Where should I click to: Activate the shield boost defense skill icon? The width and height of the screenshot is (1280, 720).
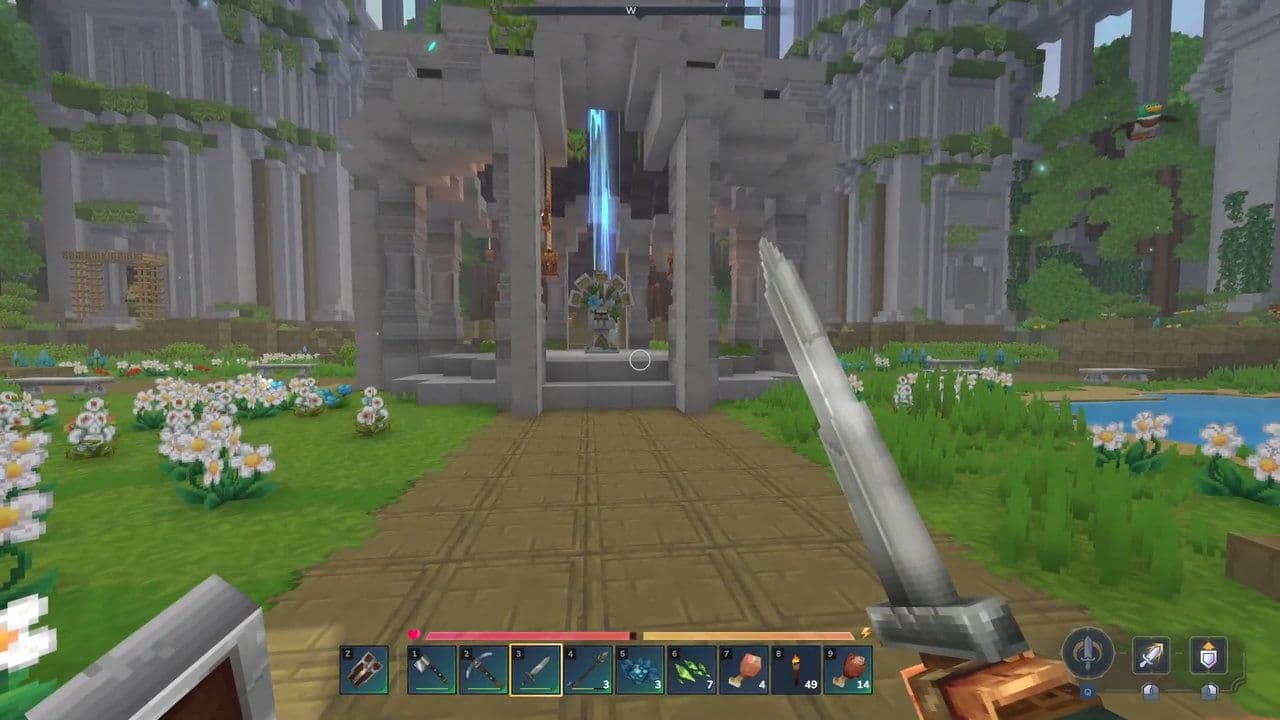(1209, 655)
